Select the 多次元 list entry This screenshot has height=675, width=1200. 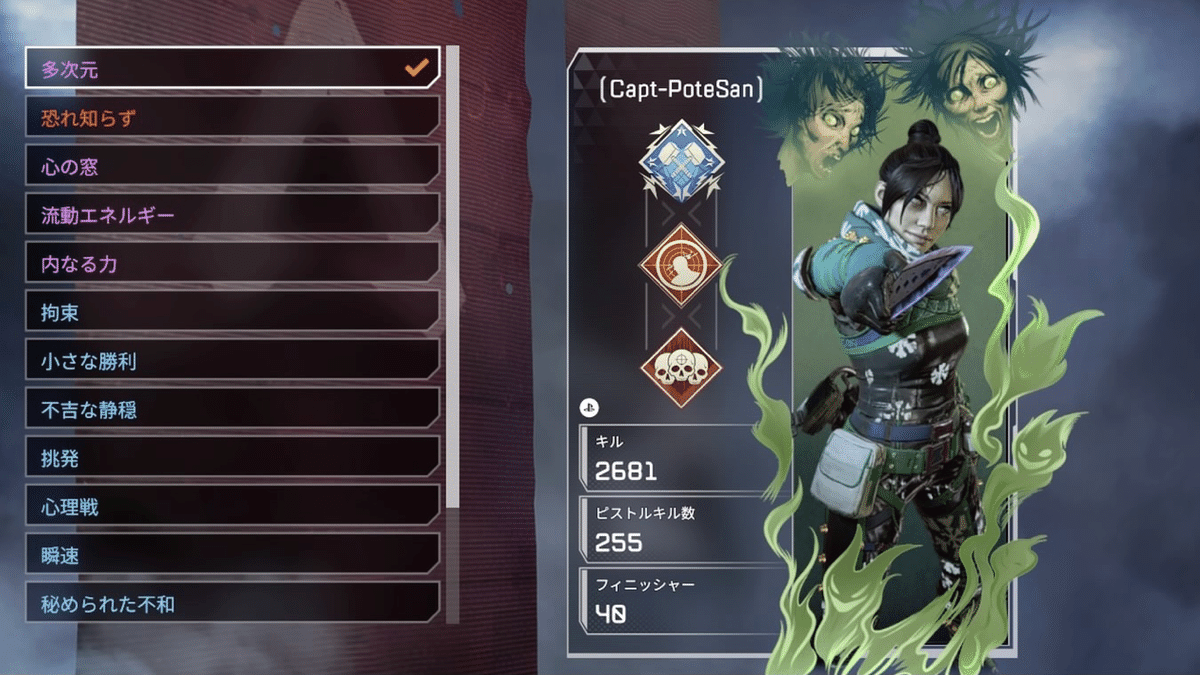click(x=232, y=69)
